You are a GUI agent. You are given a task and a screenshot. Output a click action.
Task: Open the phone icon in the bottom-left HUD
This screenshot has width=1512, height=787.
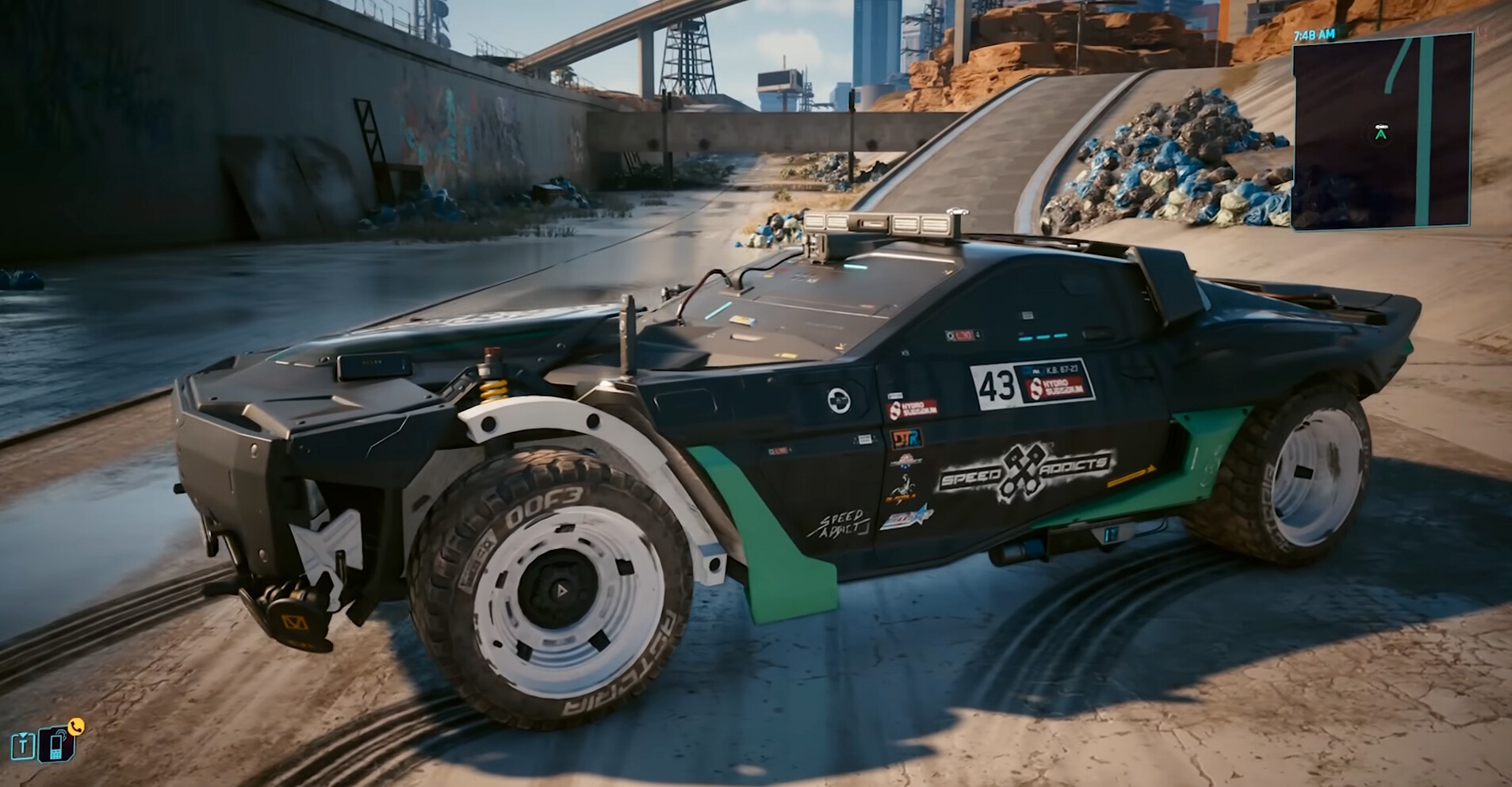pyautogui.click(x=57, y=743)
